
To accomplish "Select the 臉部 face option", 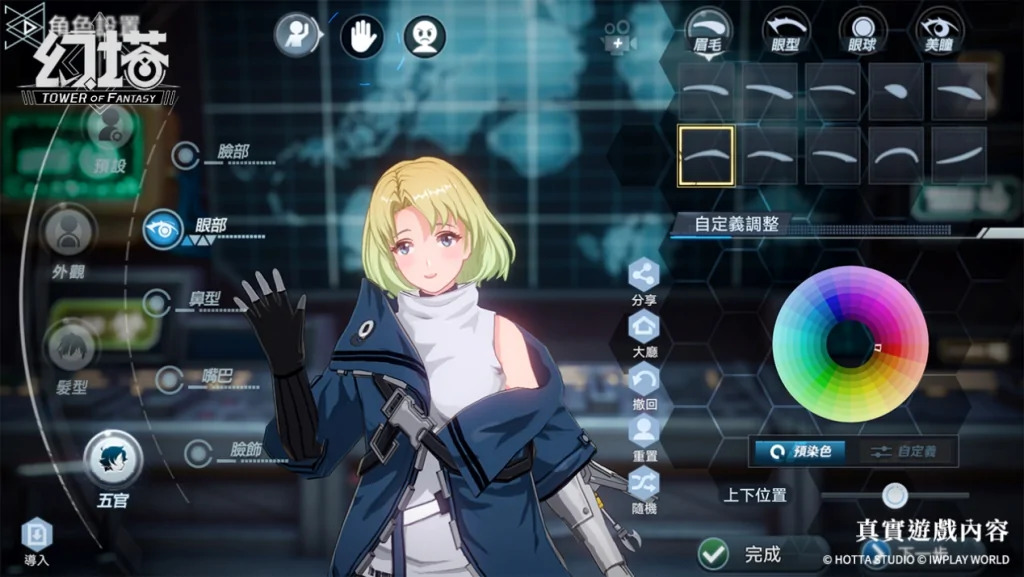I will 186,155.
